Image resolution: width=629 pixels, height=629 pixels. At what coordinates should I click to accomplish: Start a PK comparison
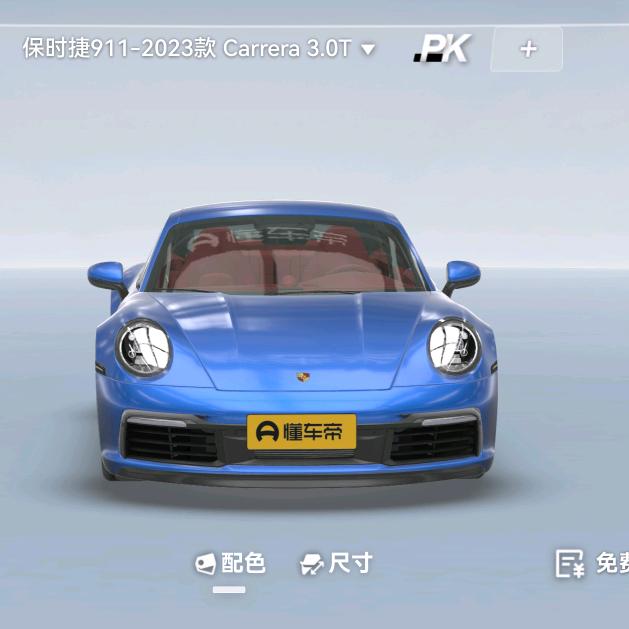pos(442,48)
